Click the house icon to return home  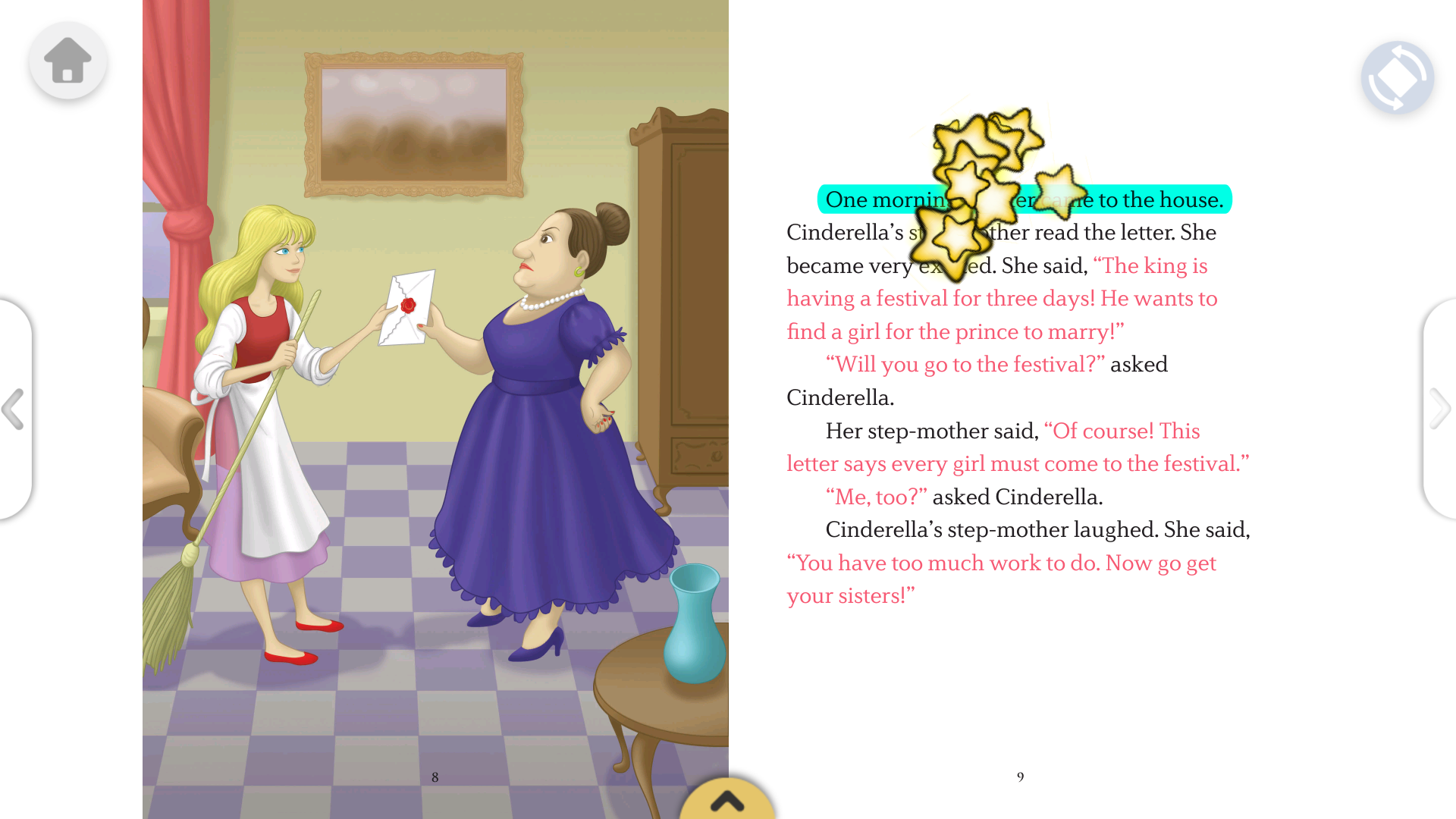coord(67,61)
